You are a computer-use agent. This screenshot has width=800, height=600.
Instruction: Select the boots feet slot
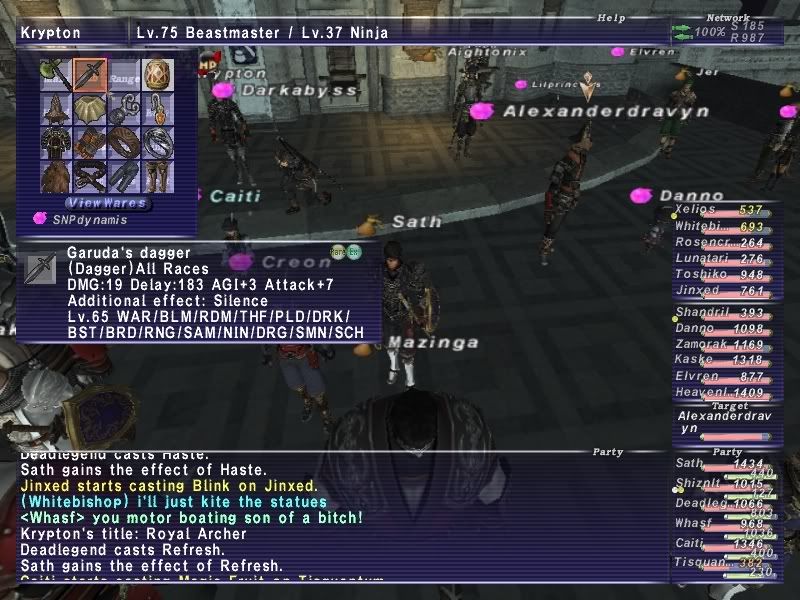(x=158, y=176)
